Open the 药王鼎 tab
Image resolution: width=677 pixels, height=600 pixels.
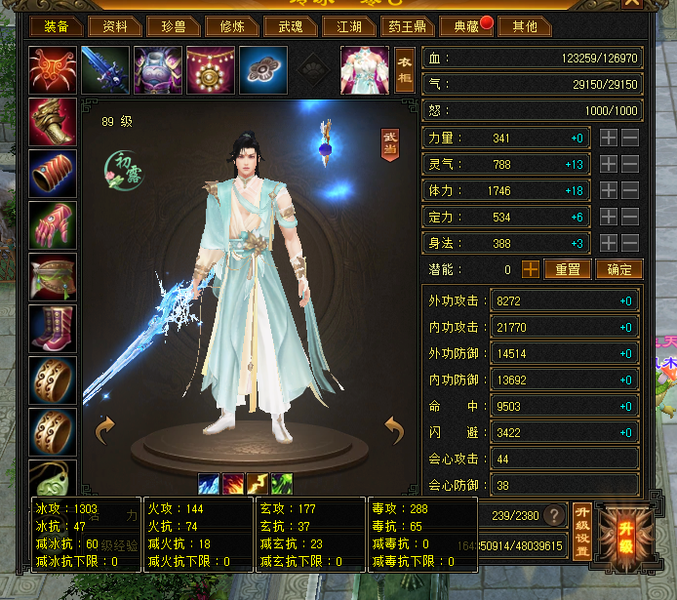pyautogui.click(x=410, y=26)
